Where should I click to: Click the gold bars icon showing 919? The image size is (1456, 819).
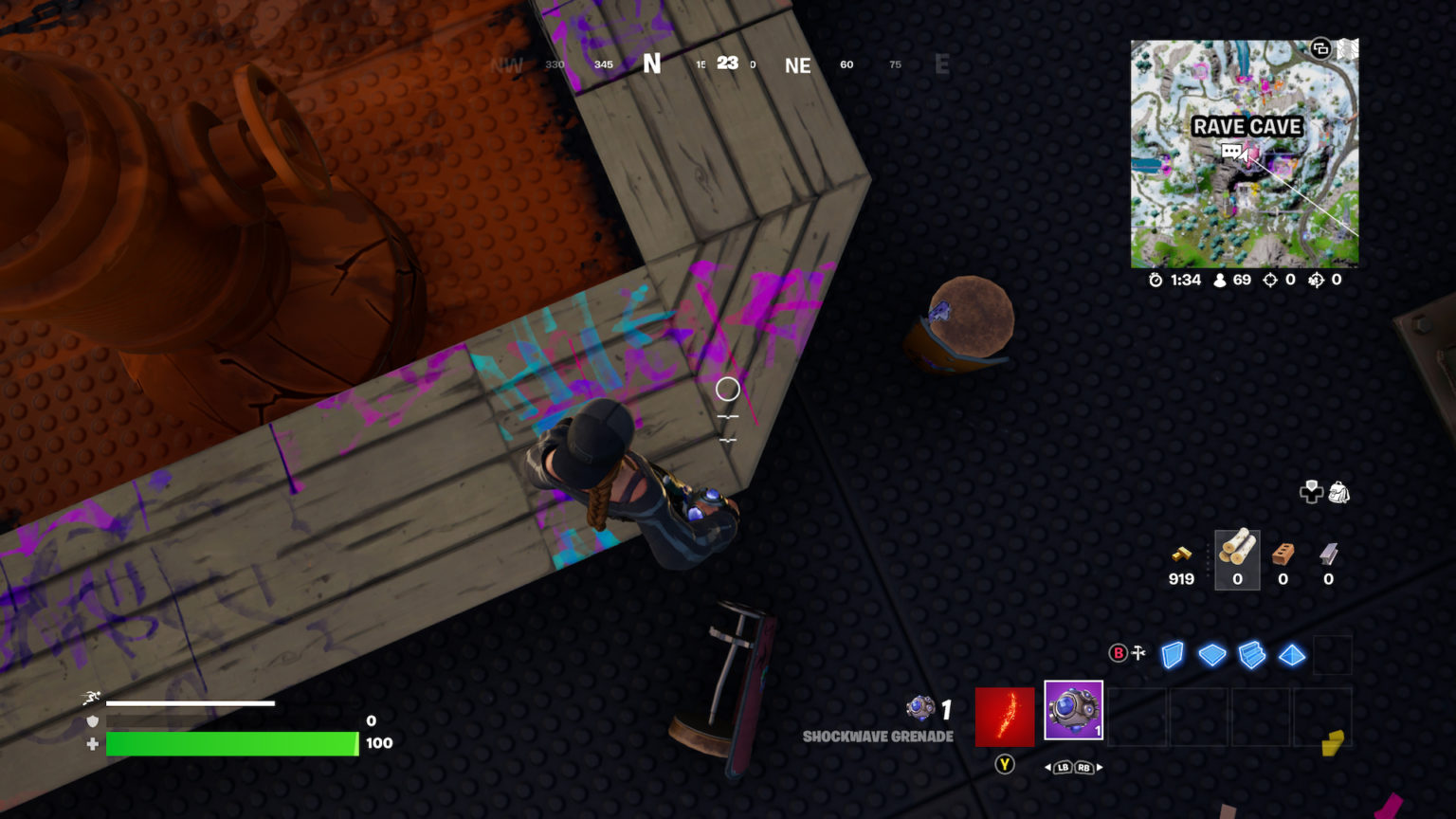(x=1181, y=555)
